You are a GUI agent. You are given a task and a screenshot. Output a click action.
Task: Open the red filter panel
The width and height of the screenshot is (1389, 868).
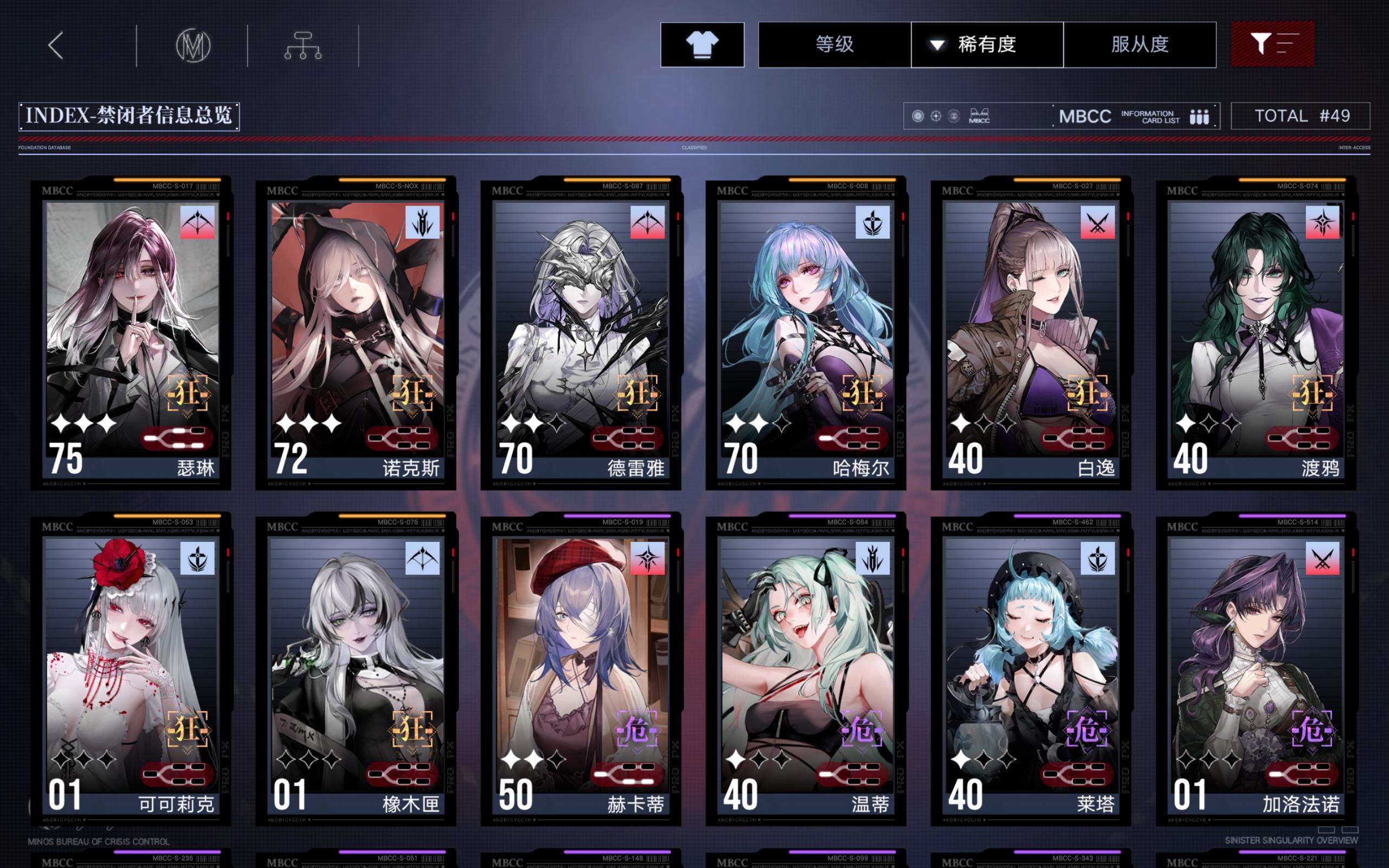coord(1273,44)
